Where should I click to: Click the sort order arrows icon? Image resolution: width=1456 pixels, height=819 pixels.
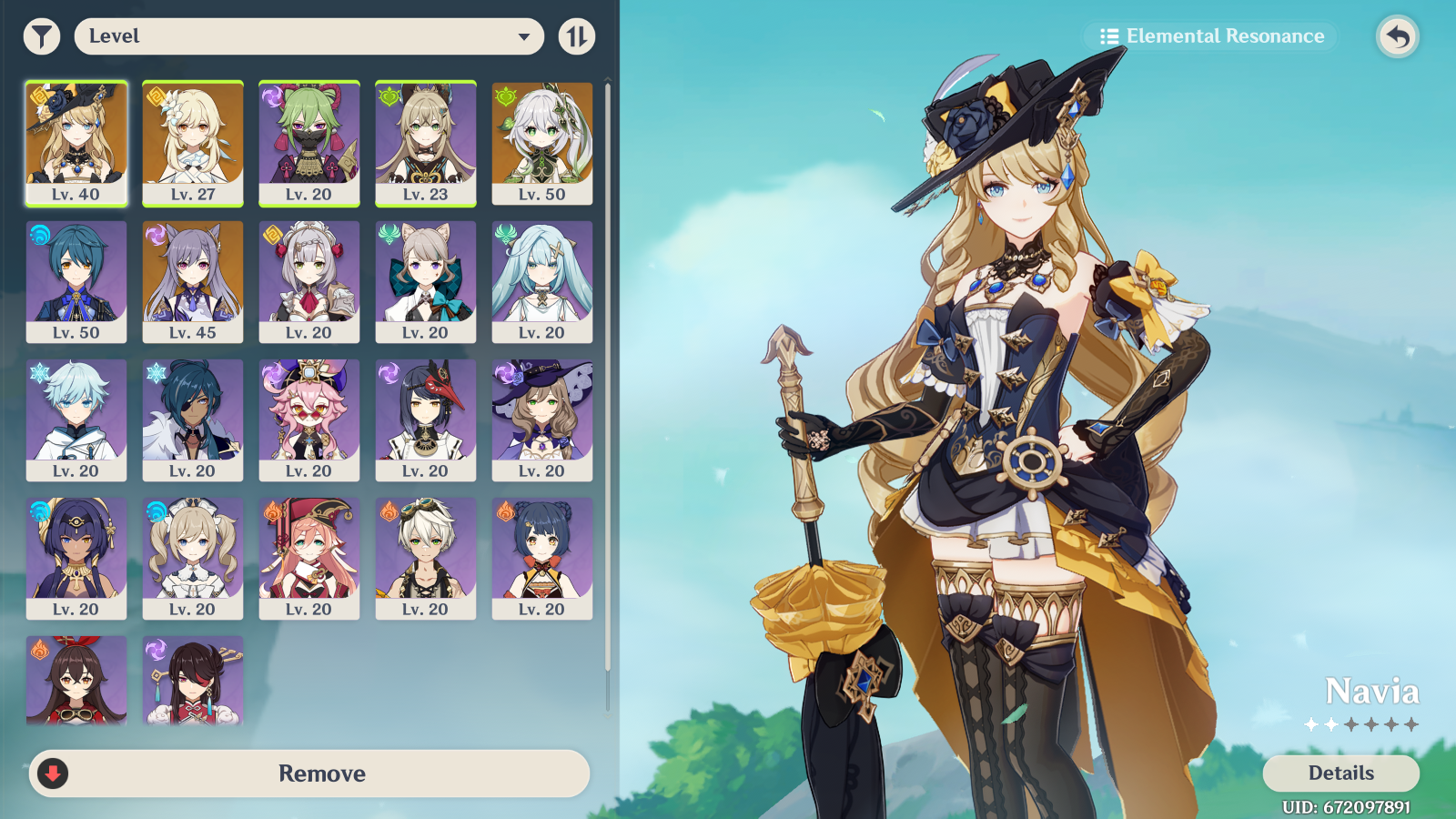click(x=576, y=35)
